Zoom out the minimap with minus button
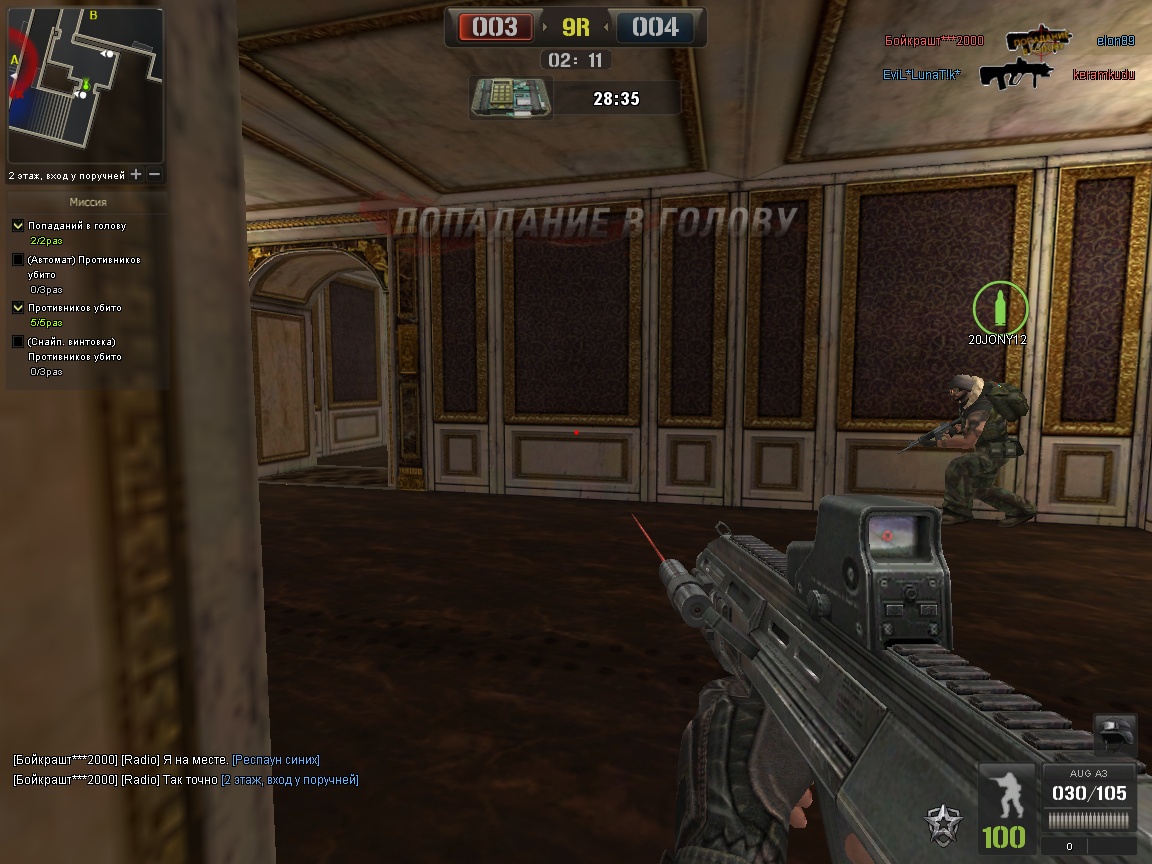The height and width of the screenshot is (864, 1152). click(155, 175)
